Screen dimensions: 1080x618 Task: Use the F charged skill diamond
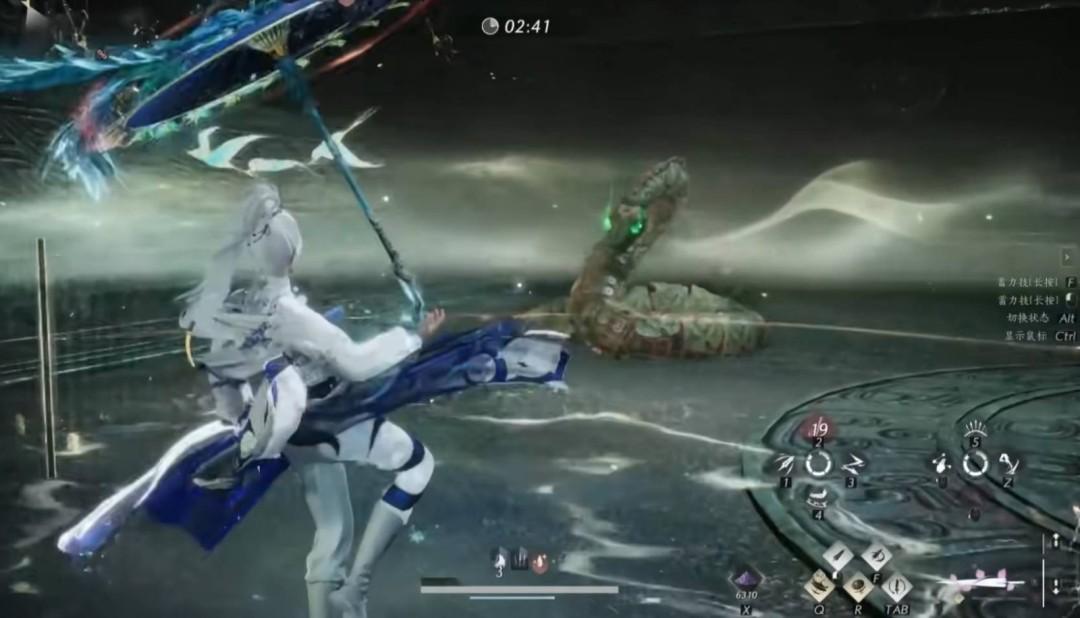876,557
